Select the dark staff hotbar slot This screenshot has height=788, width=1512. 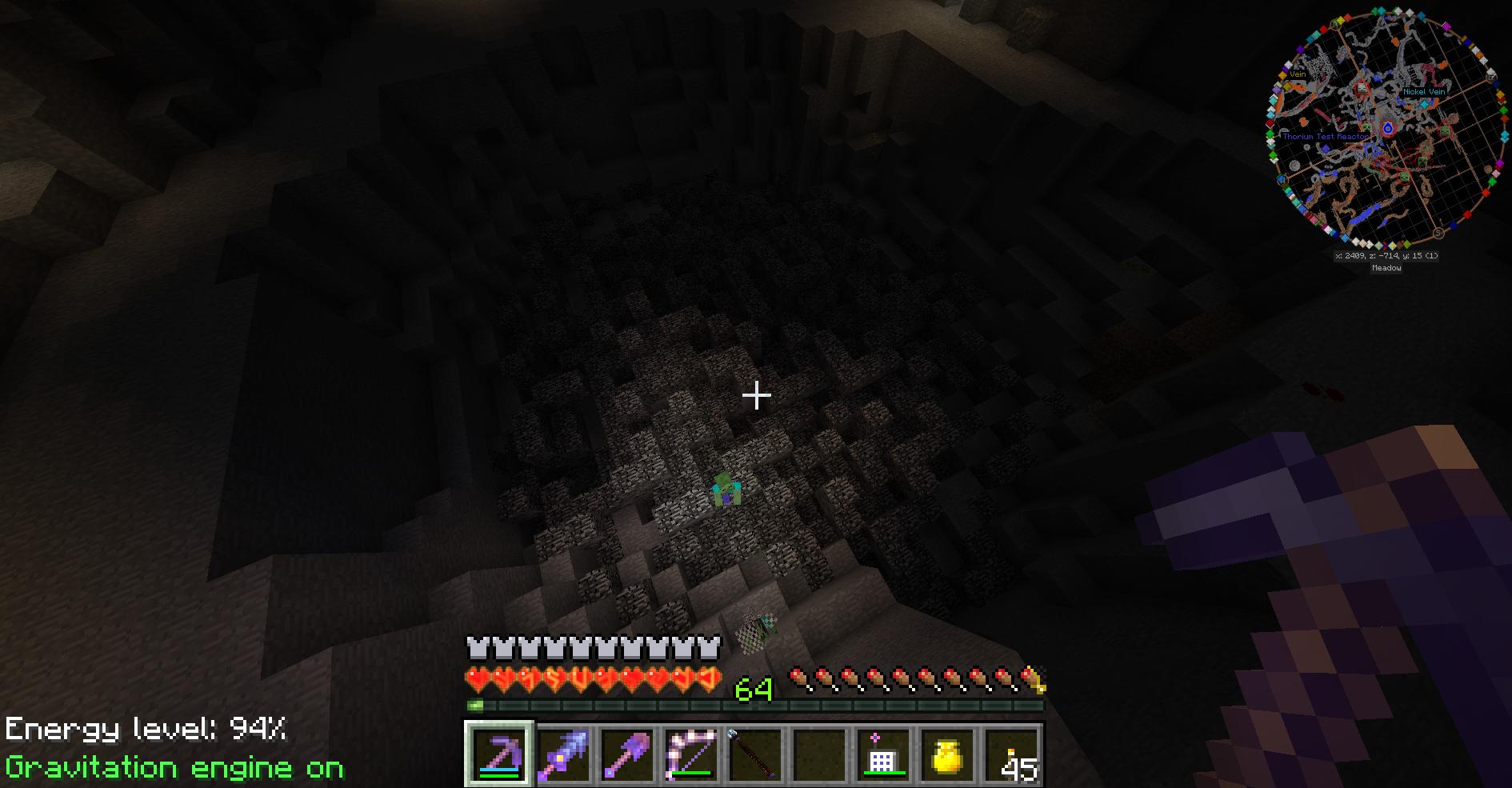pyautogui.click(x=754, y=754)
